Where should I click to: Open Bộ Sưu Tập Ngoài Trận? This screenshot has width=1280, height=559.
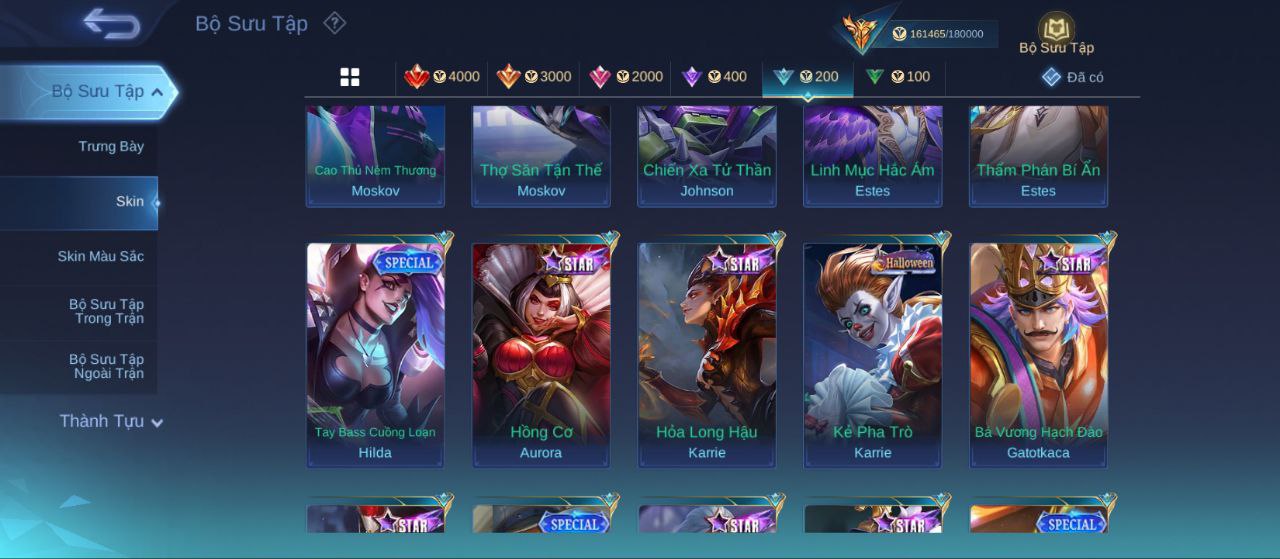[106, 367]
